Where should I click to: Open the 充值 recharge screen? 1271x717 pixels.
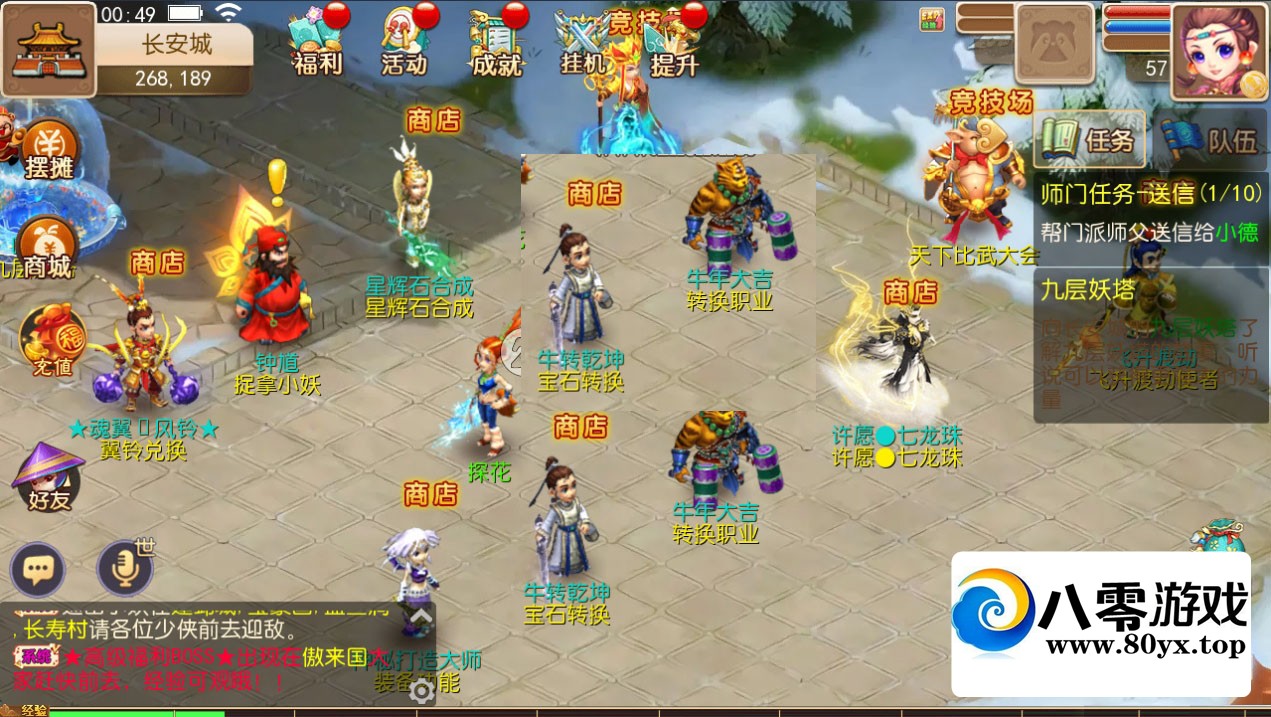(50, 345)
